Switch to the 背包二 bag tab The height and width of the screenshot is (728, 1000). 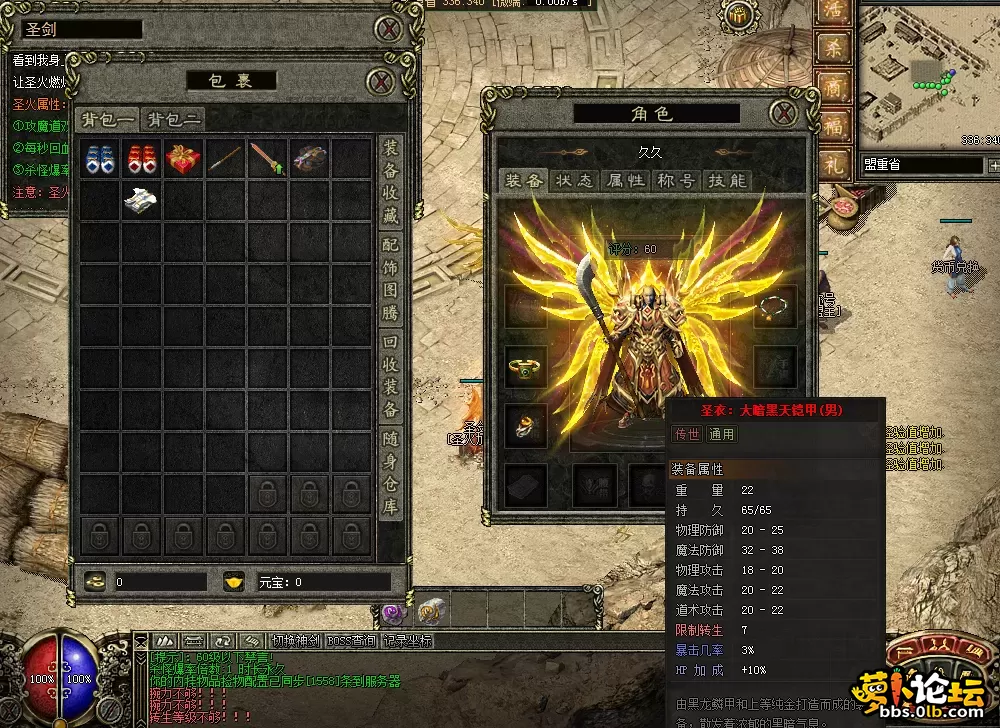tap(174, 119)
